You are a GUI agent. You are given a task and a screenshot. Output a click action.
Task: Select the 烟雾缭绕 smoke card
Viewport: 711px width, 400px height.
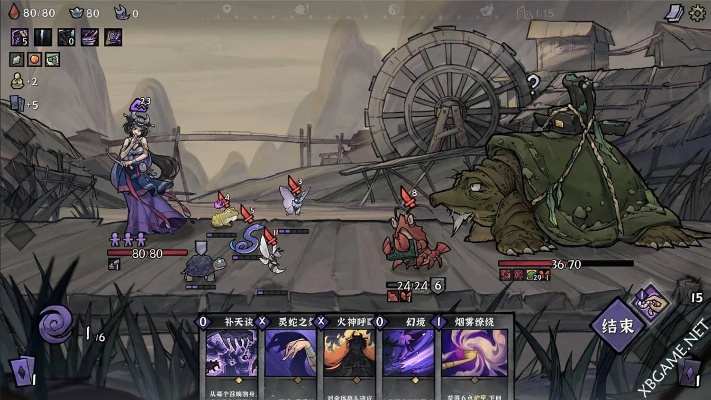pyautogui.click(x=473, y=353)
